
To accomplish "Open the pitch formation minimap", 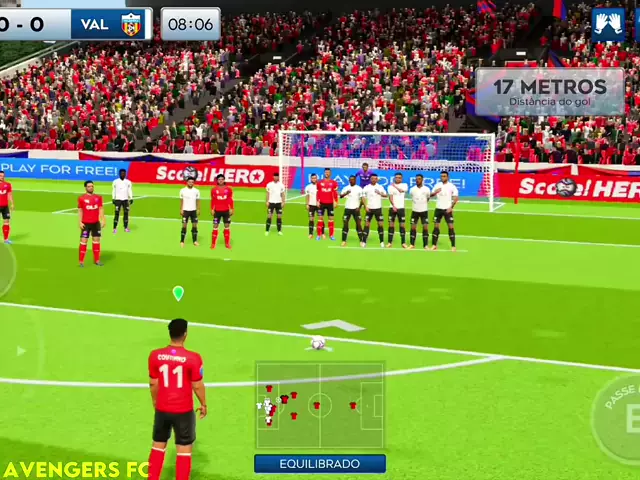I will pyautogui.click(x=319, y=405).
